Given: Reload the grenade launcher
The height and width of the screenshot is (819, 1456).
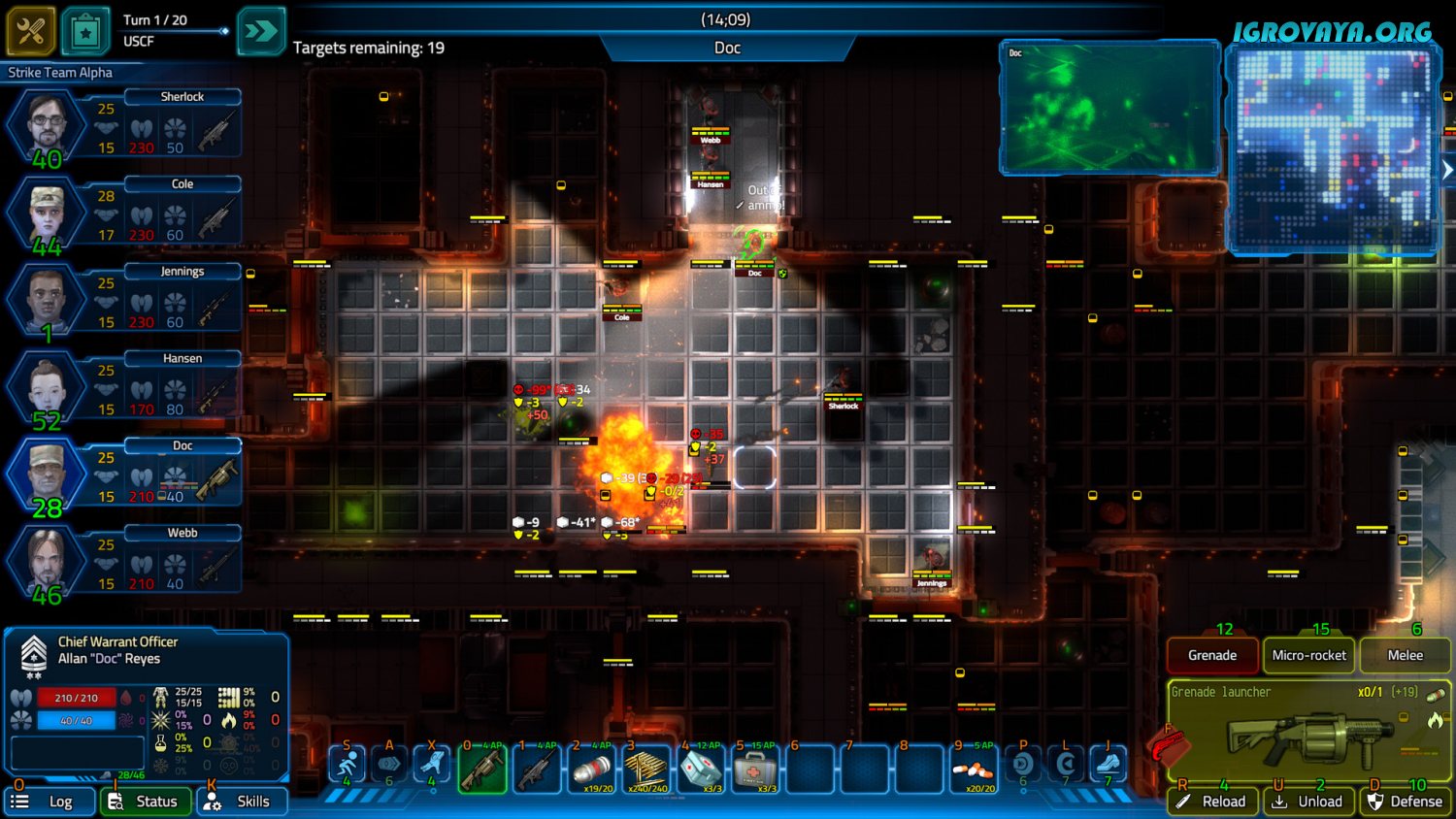Looking at the screenshot, I should pyautogui.click(x=1212, y=802).
